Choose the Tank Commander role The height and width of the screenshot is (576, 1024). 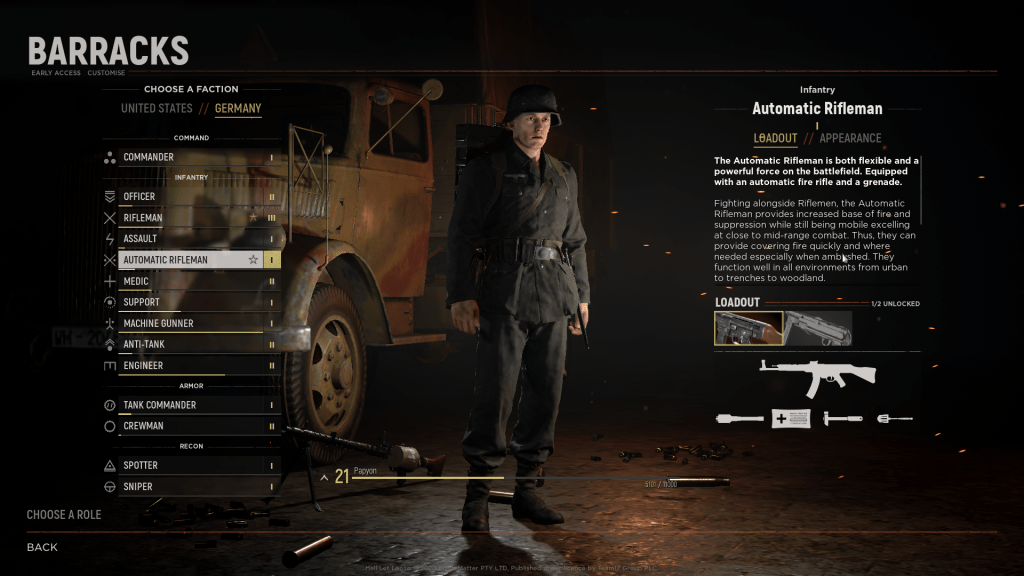[190, 405]
